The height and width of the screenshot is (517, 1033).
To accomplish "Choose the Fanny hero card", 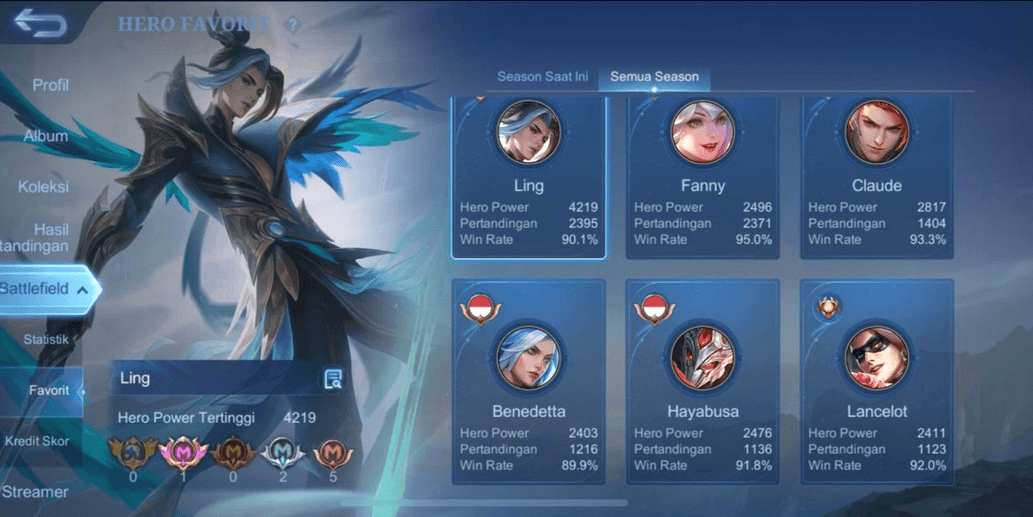I will coord(703,177).
